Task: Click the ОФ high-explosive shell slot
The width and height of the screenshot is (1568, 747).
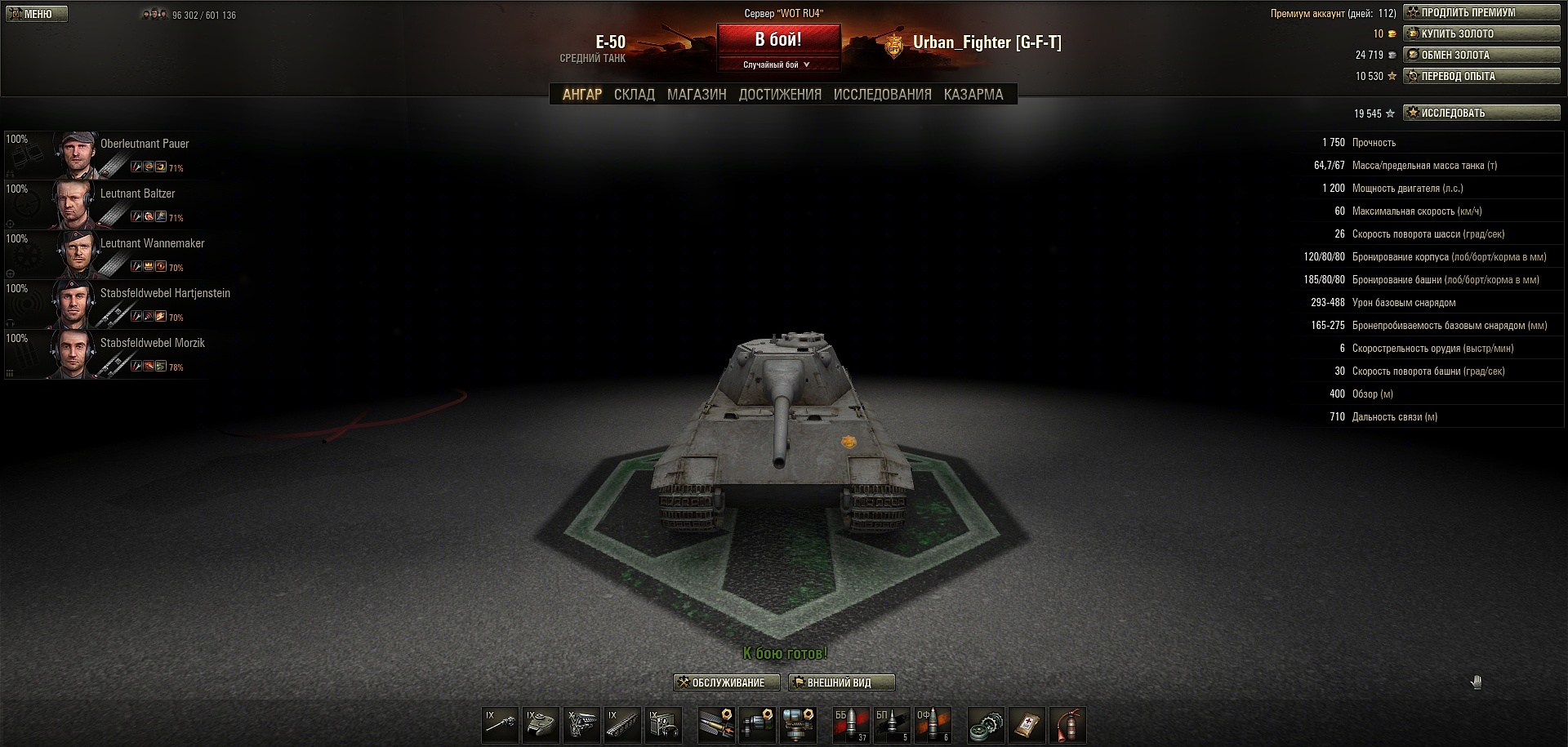Action: pos(933,725)
